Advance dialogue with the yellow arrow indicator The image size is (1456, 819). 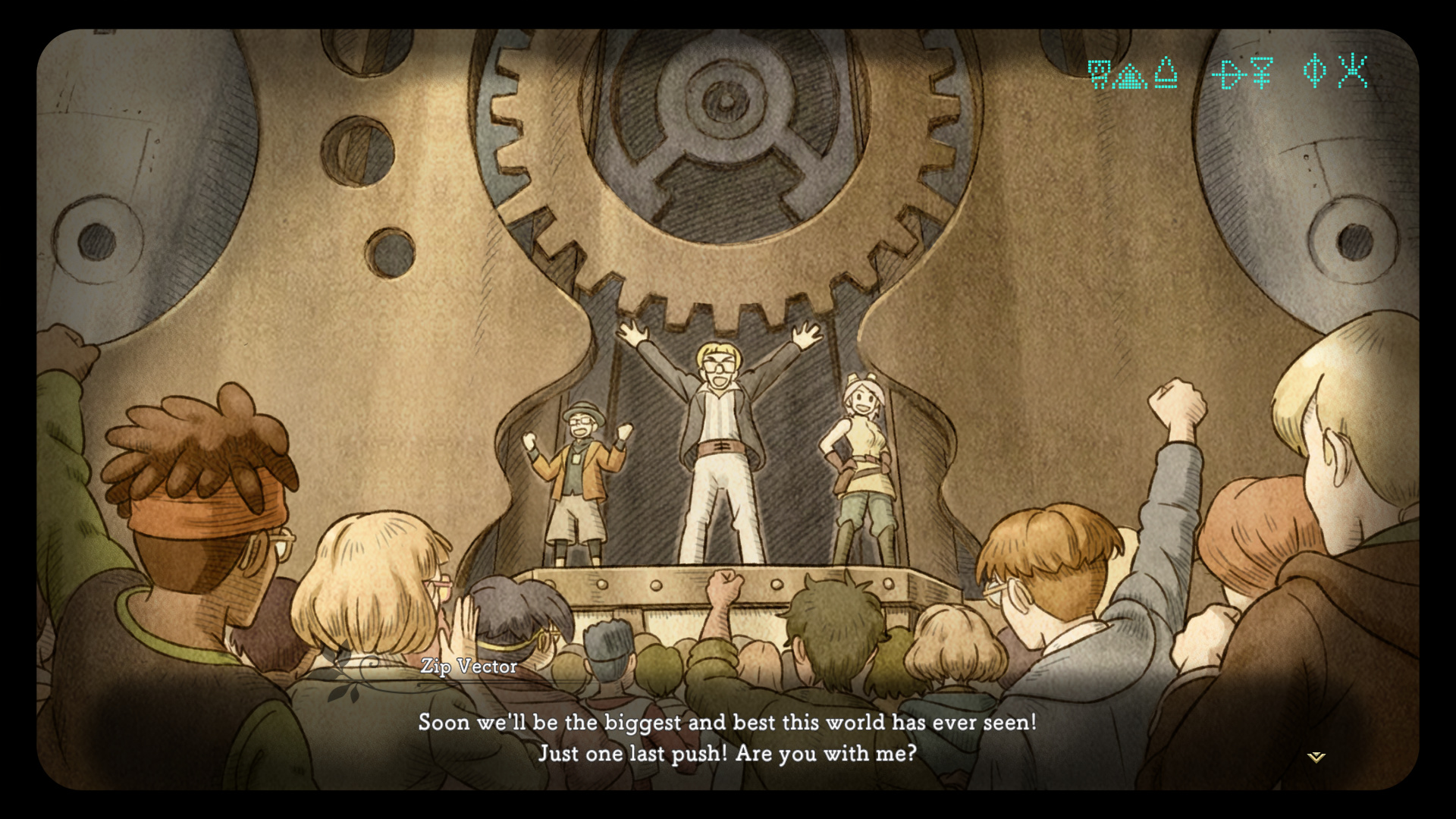click(1316, 757)
